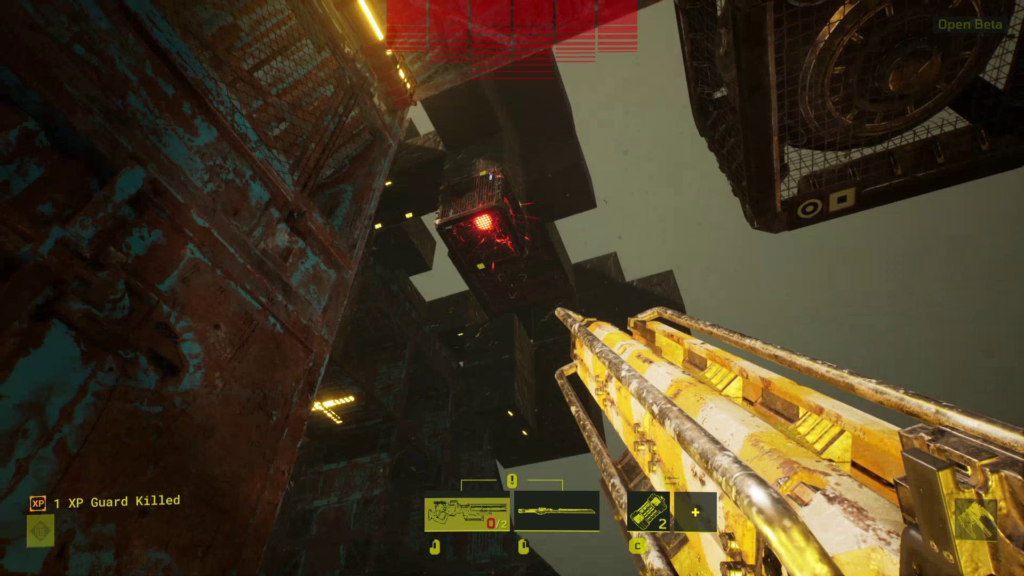This screenshot has height=576, width=1024.
Task: Select the grenade slot showing 2
Action: coord(649,511)
